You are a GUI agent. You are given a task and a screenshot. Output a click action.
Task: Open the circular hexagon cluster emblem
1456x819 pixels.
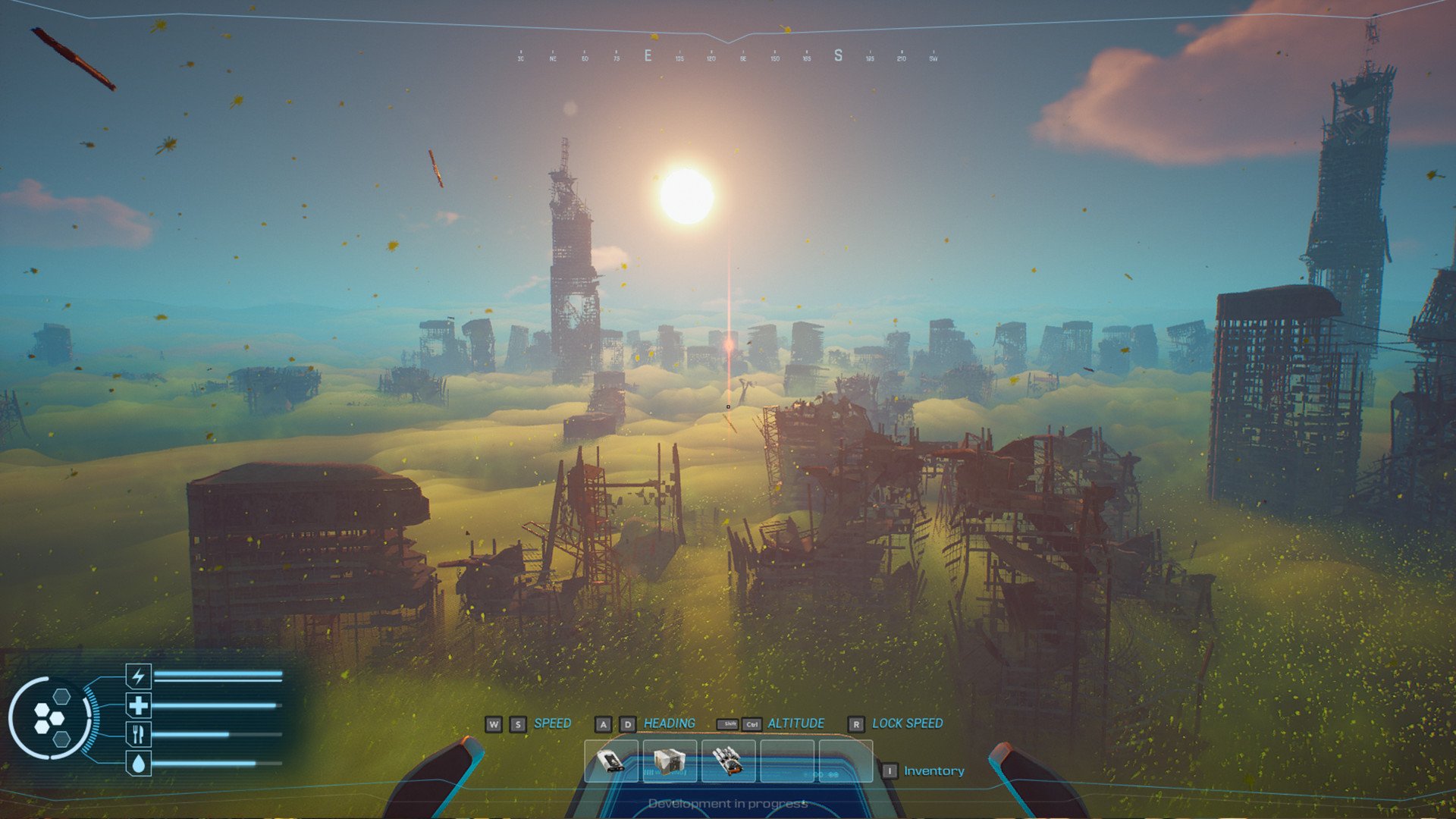tap(50, 718)
